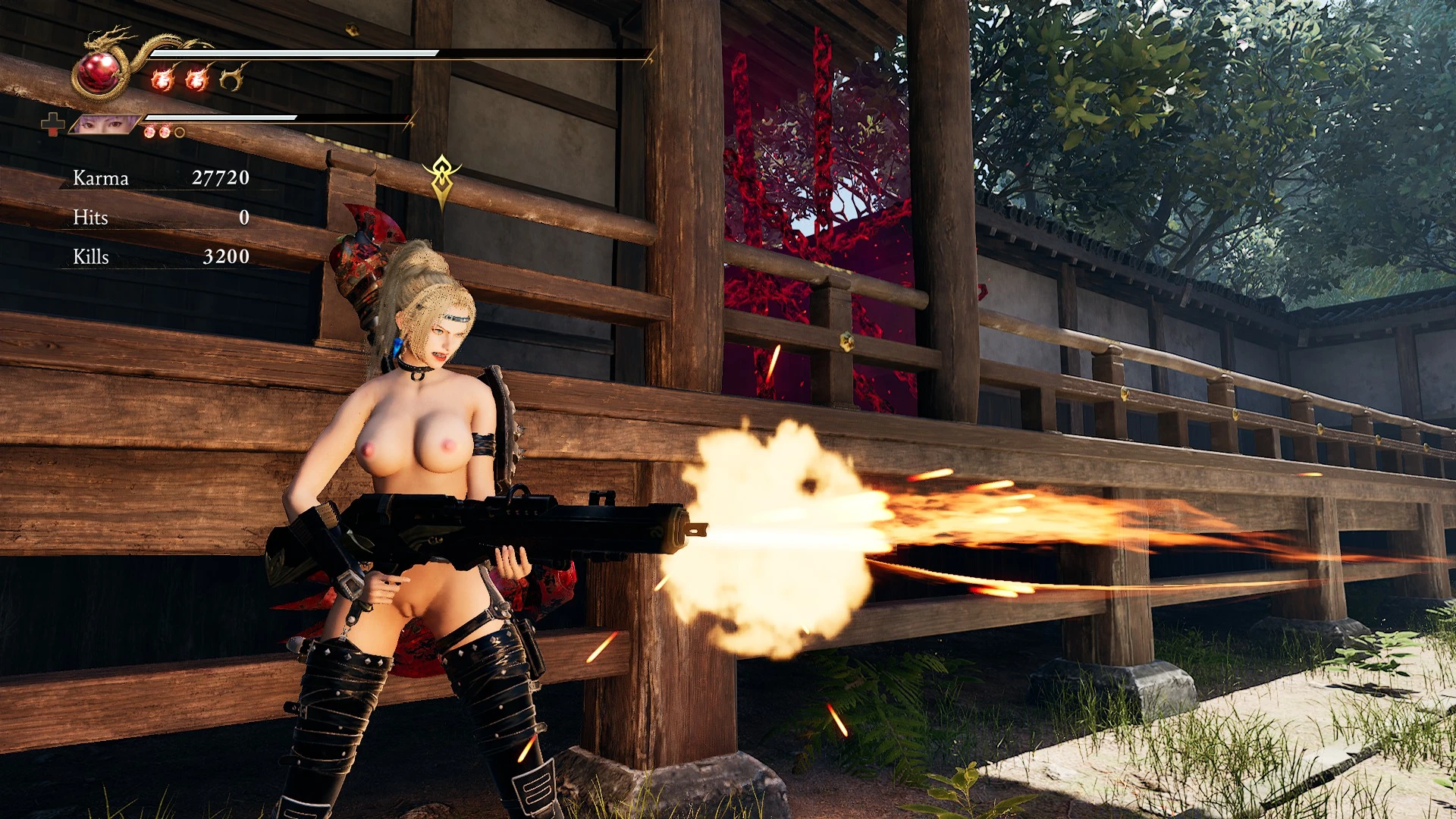Click the red cross heal icon
The height and width of the screenshot is (819, 1456).
(52, 124)
